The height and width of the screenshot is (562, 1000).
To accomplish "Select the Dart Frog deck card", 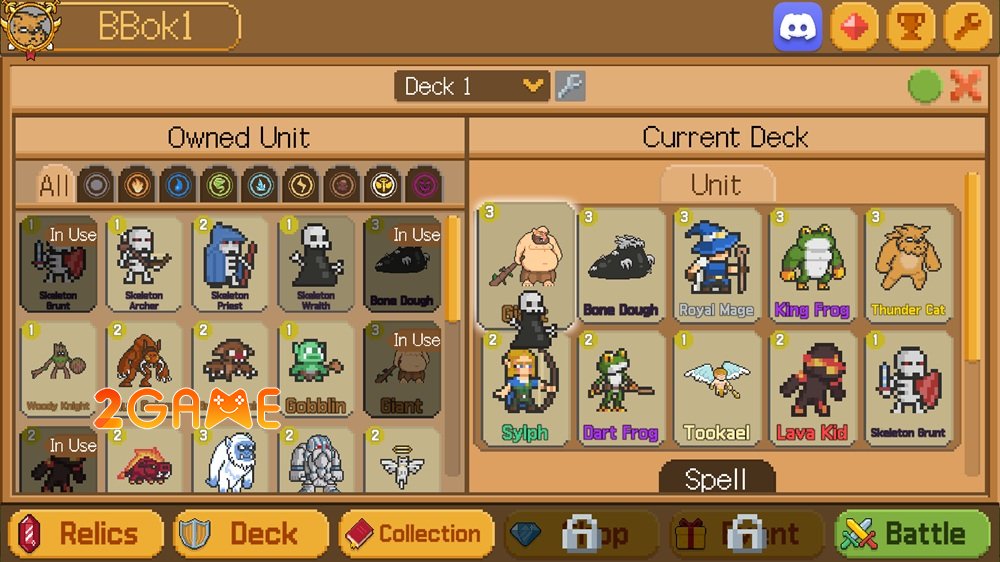I will pos(621,388).
